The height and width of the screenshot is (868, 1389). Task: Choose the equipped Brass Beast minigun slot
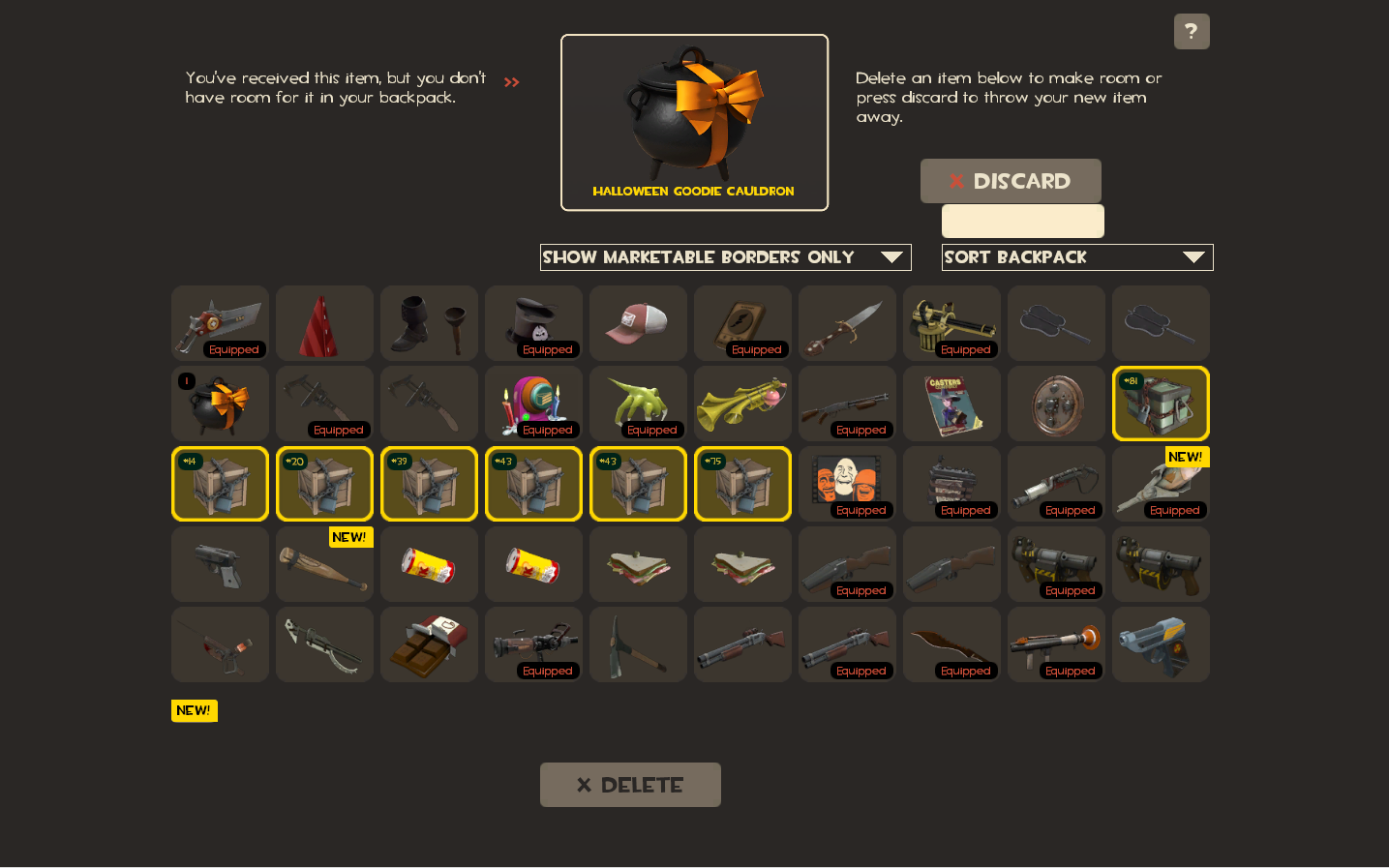(951, 323)
